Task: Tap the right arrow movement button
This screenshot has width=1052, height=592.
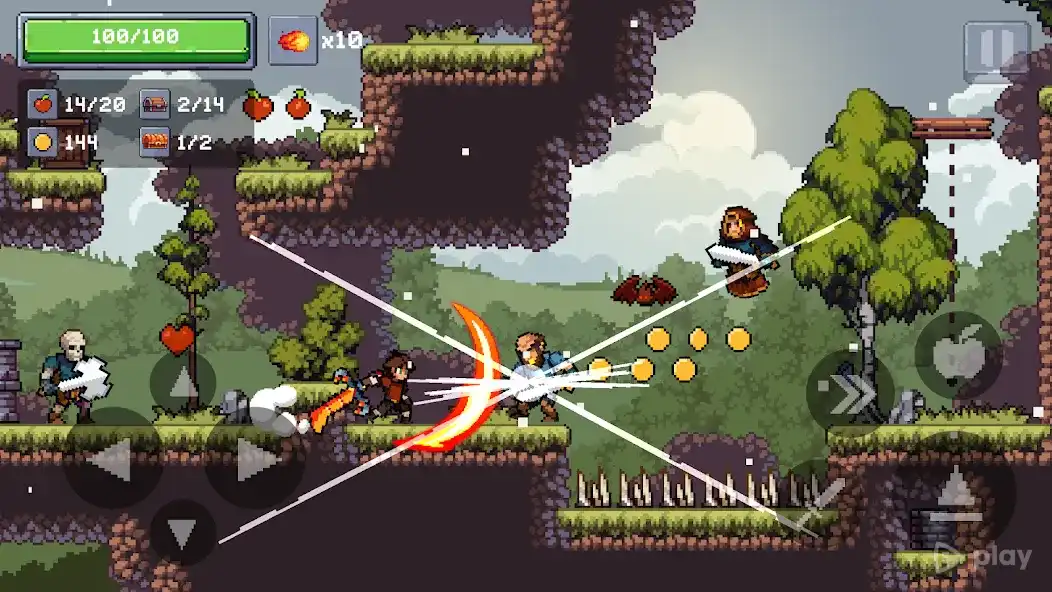Action: point(254,459)
